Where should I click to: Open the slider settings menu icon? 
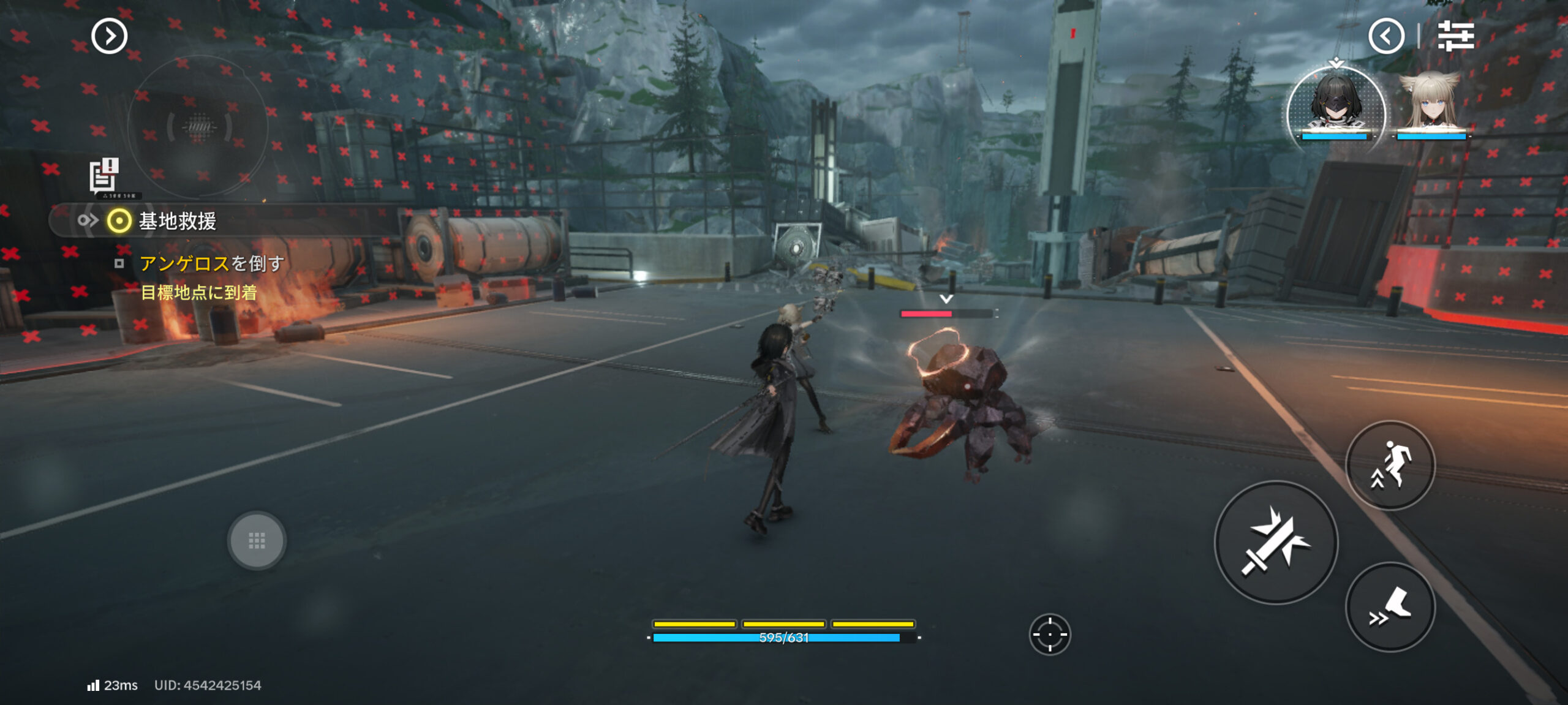1455,36
